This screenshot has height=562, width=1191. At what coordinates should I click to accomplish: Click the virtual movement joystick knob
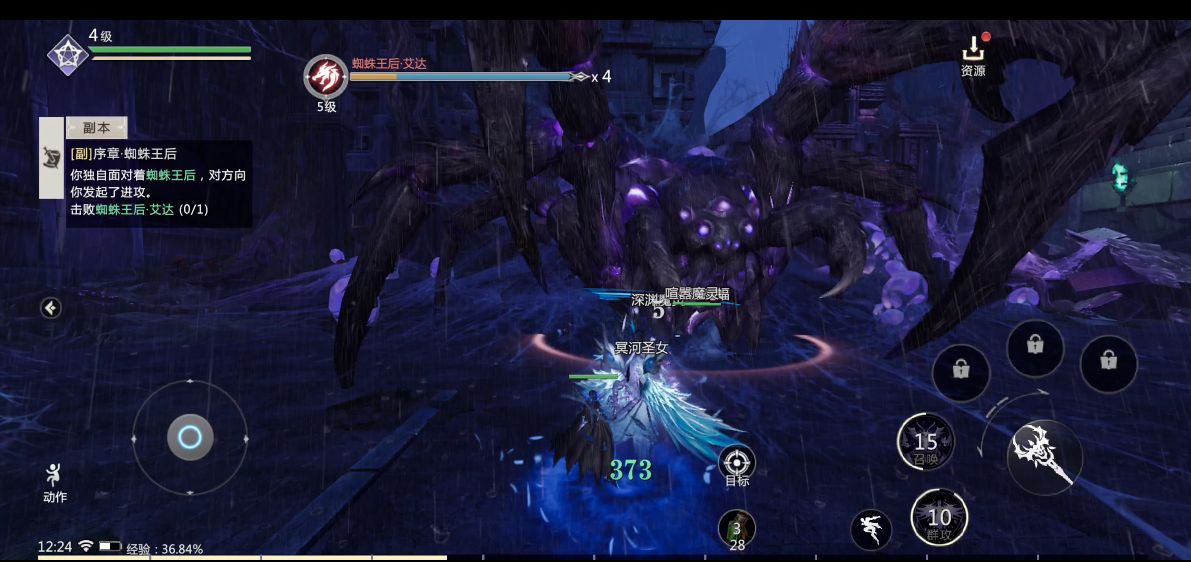(x=190, y=437)
